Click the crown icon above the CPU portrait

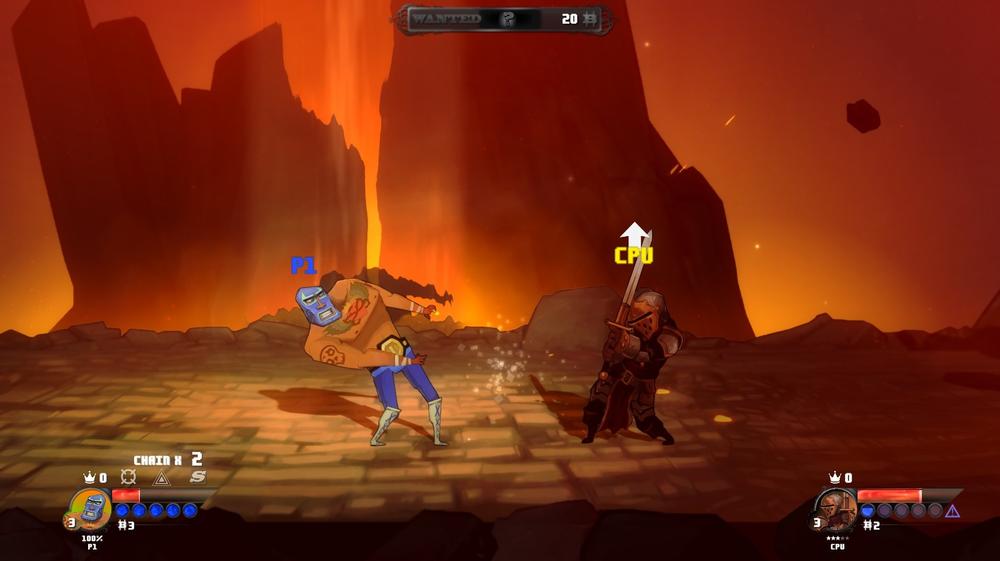[x=834, y=478]
